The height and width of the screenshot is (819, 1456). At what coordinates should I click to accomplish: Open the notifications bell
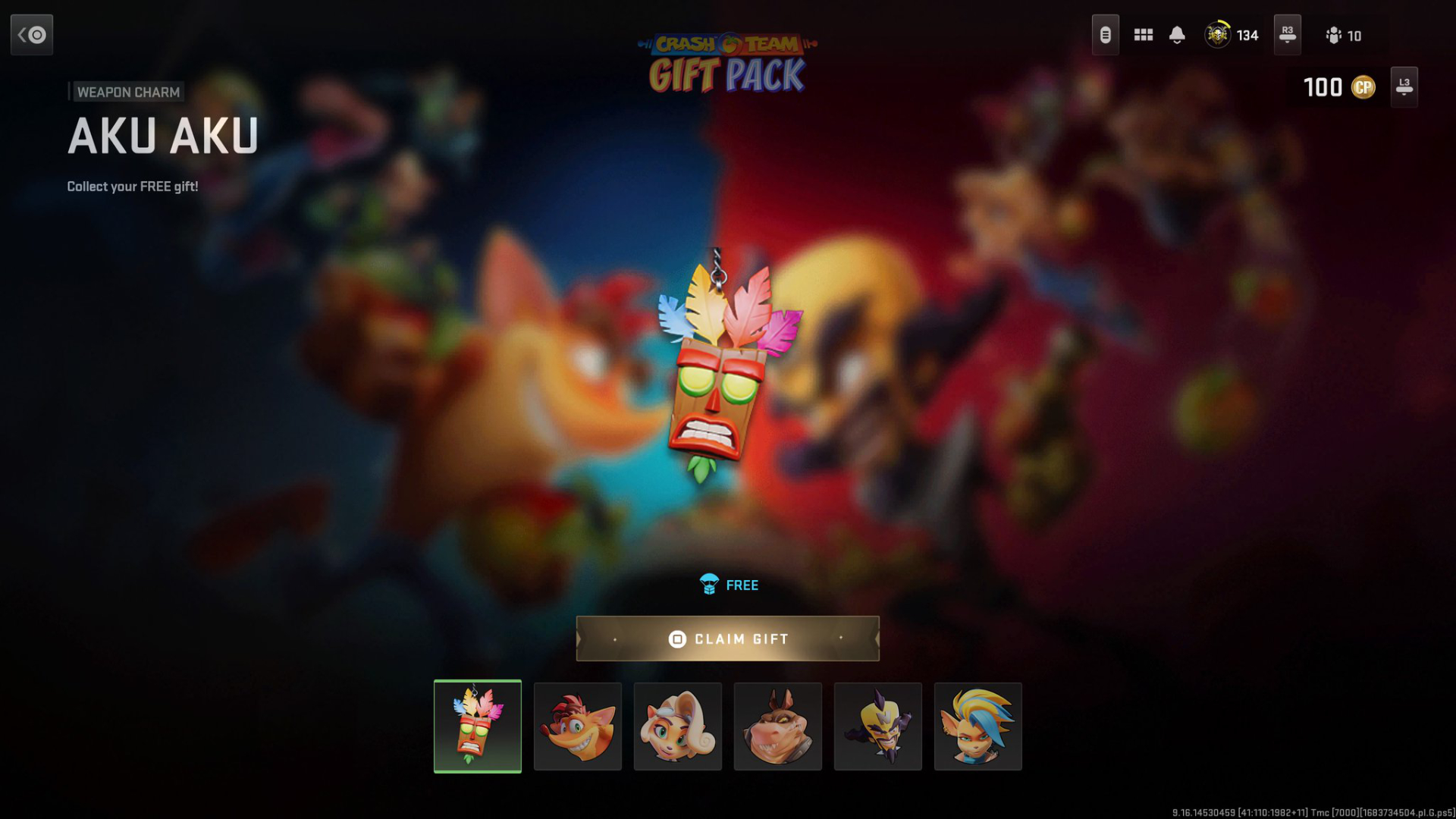pos(1177,35)
